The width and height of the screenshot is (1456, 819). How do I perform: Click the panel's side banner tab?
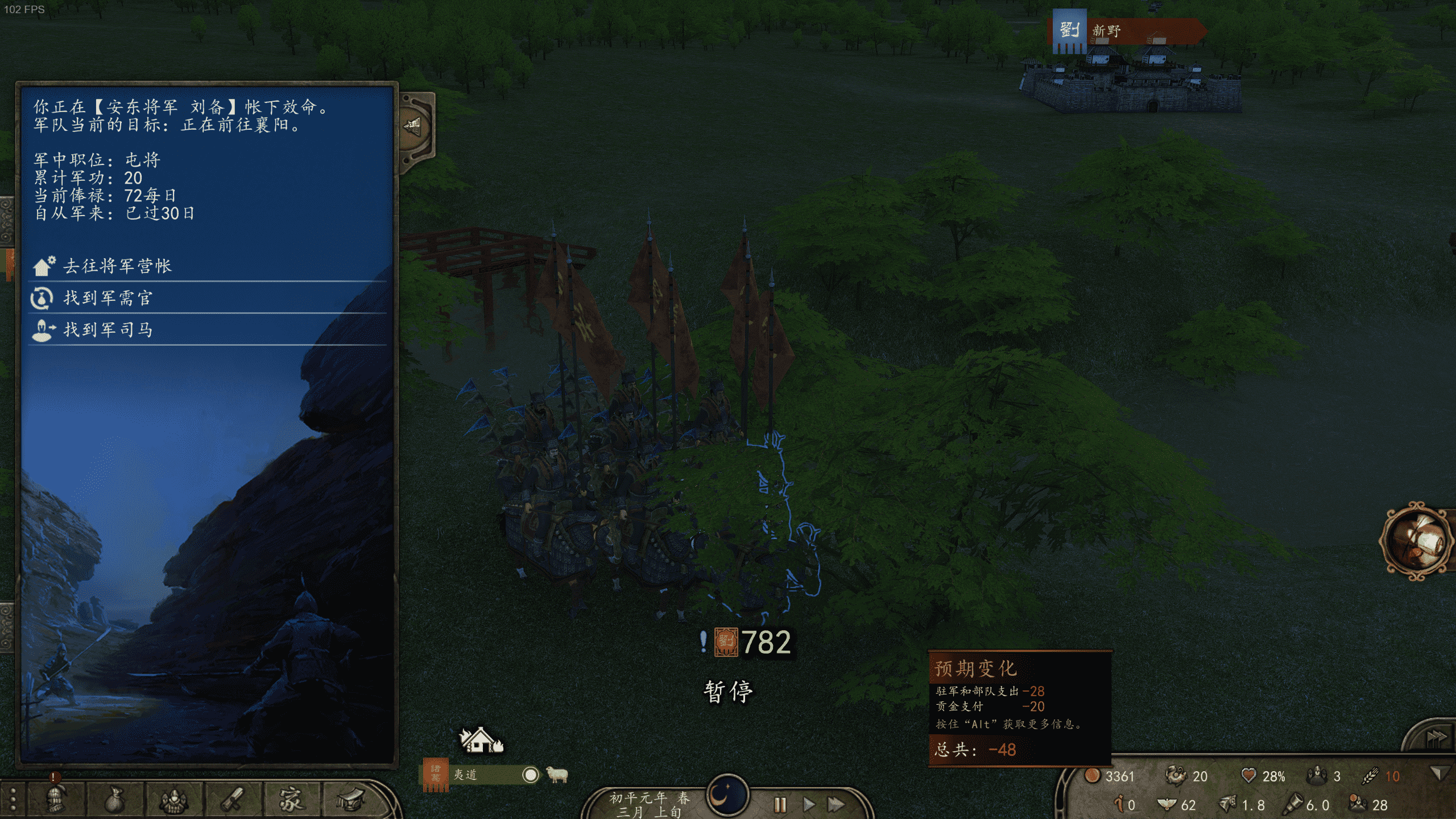(x=415, y=126)
